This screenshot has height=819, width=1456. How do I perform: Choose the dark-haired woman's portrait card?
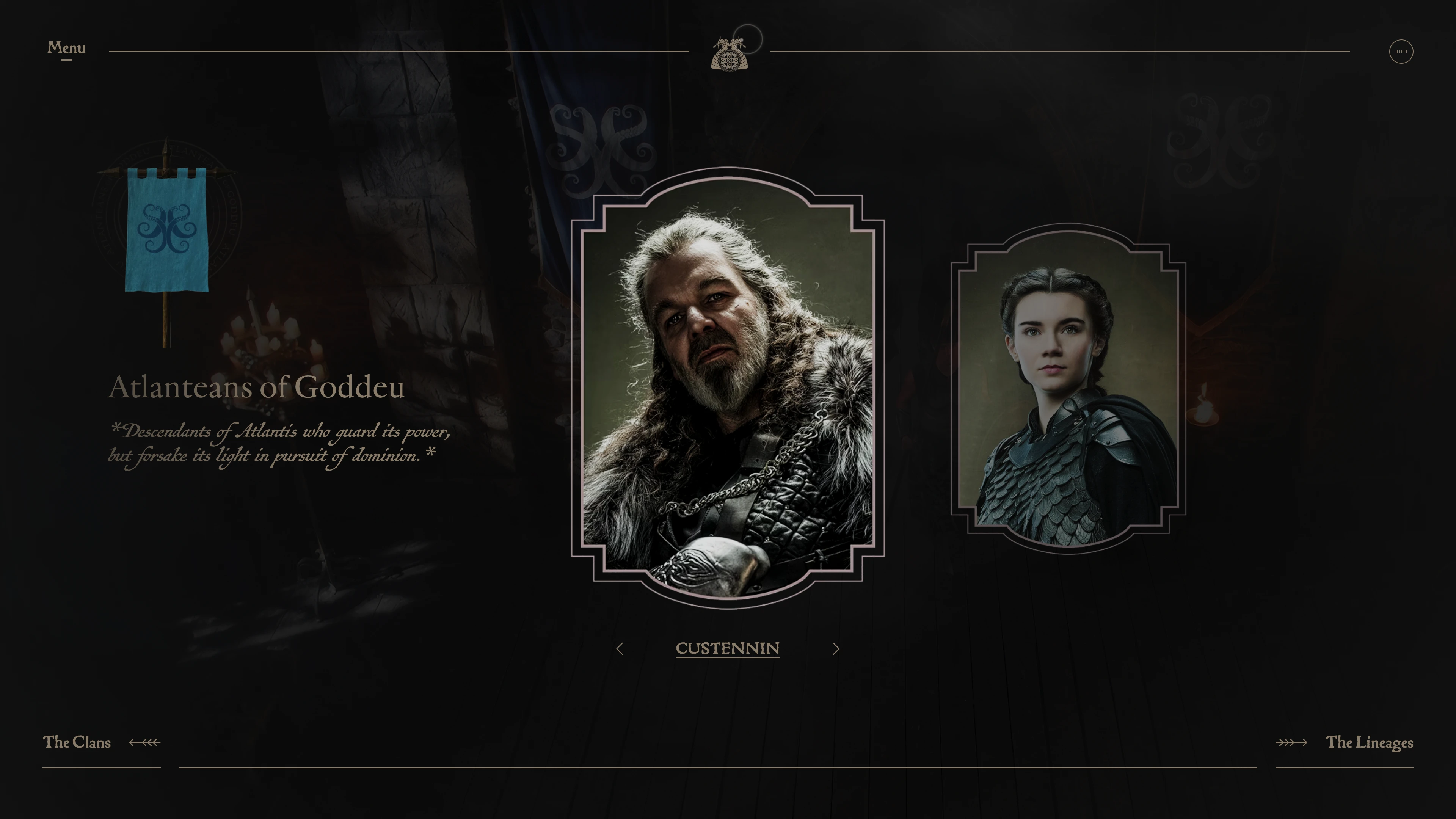(x=1068, y=389)
